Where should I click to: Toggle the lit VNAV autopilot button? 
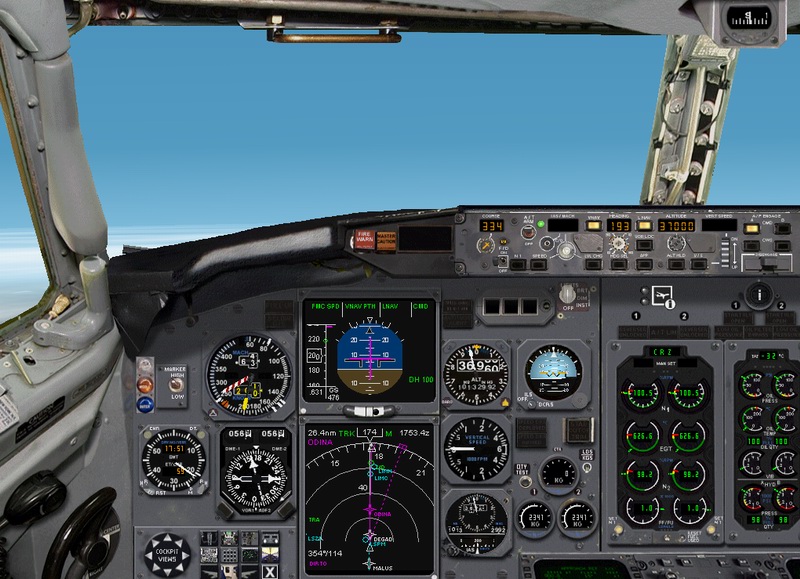click(593, 226)
